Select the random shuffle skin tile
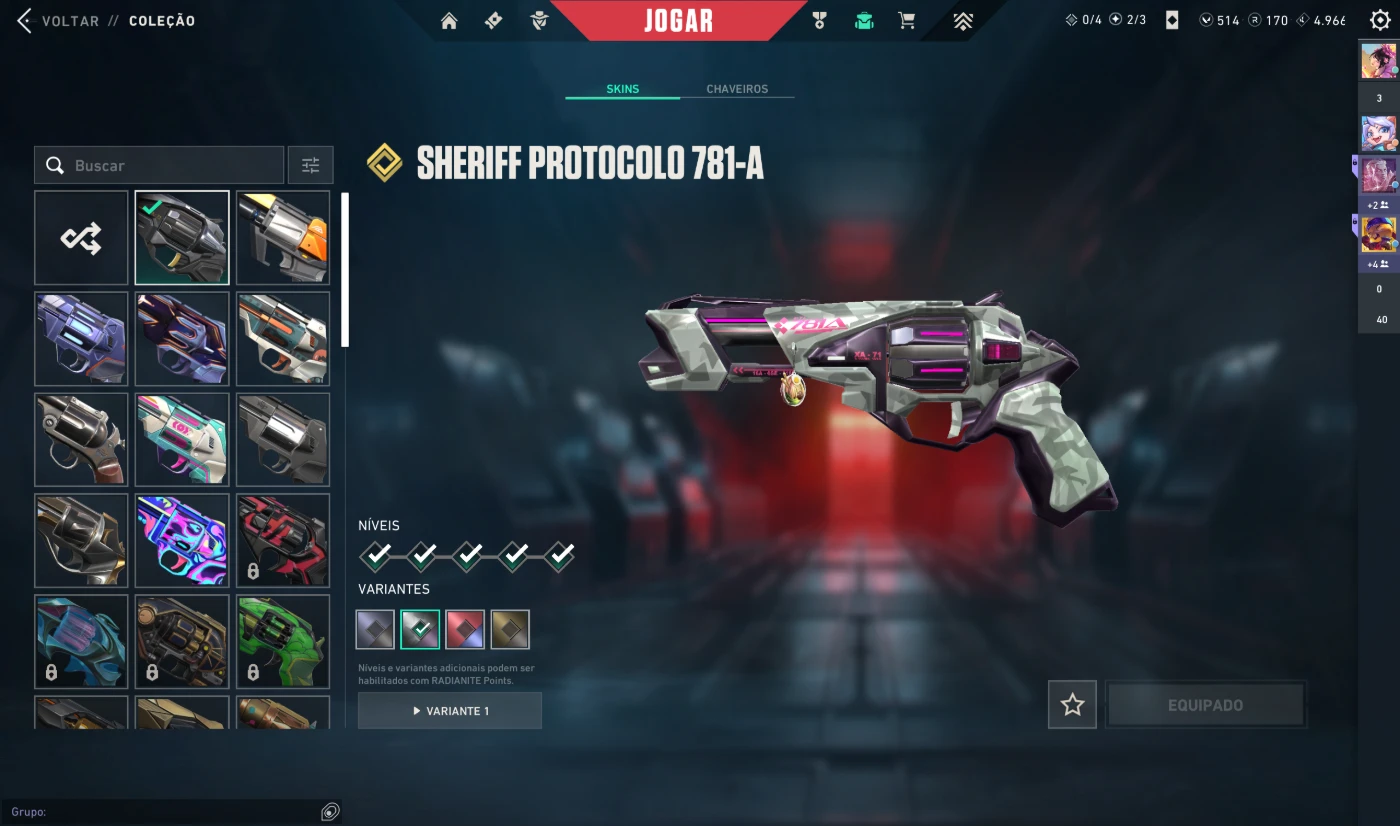Screen dimensions: 1400x826 point(81,238)
